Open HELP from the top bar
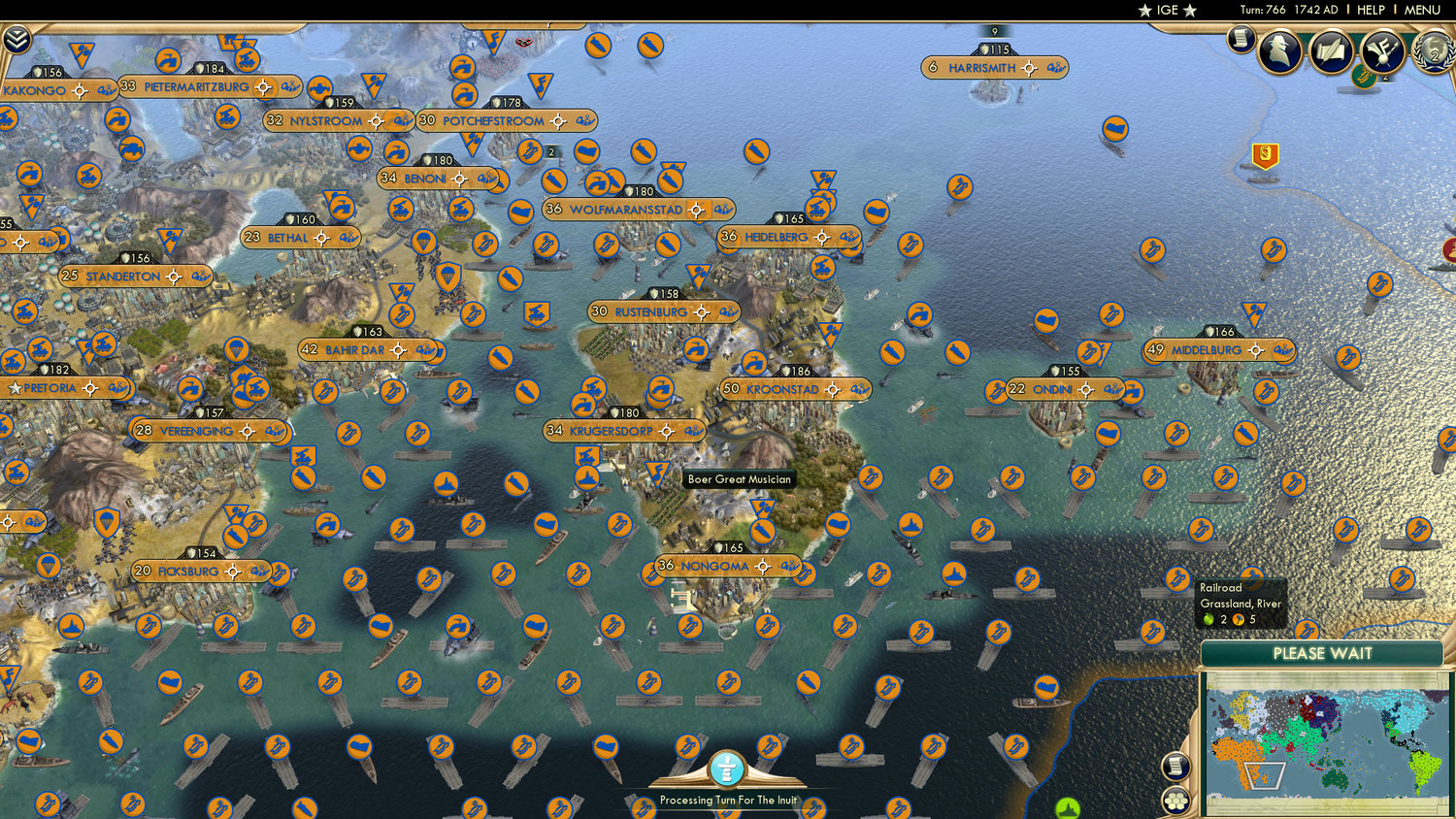Viewport: 1456px width, 819px height. [1373, 11]
